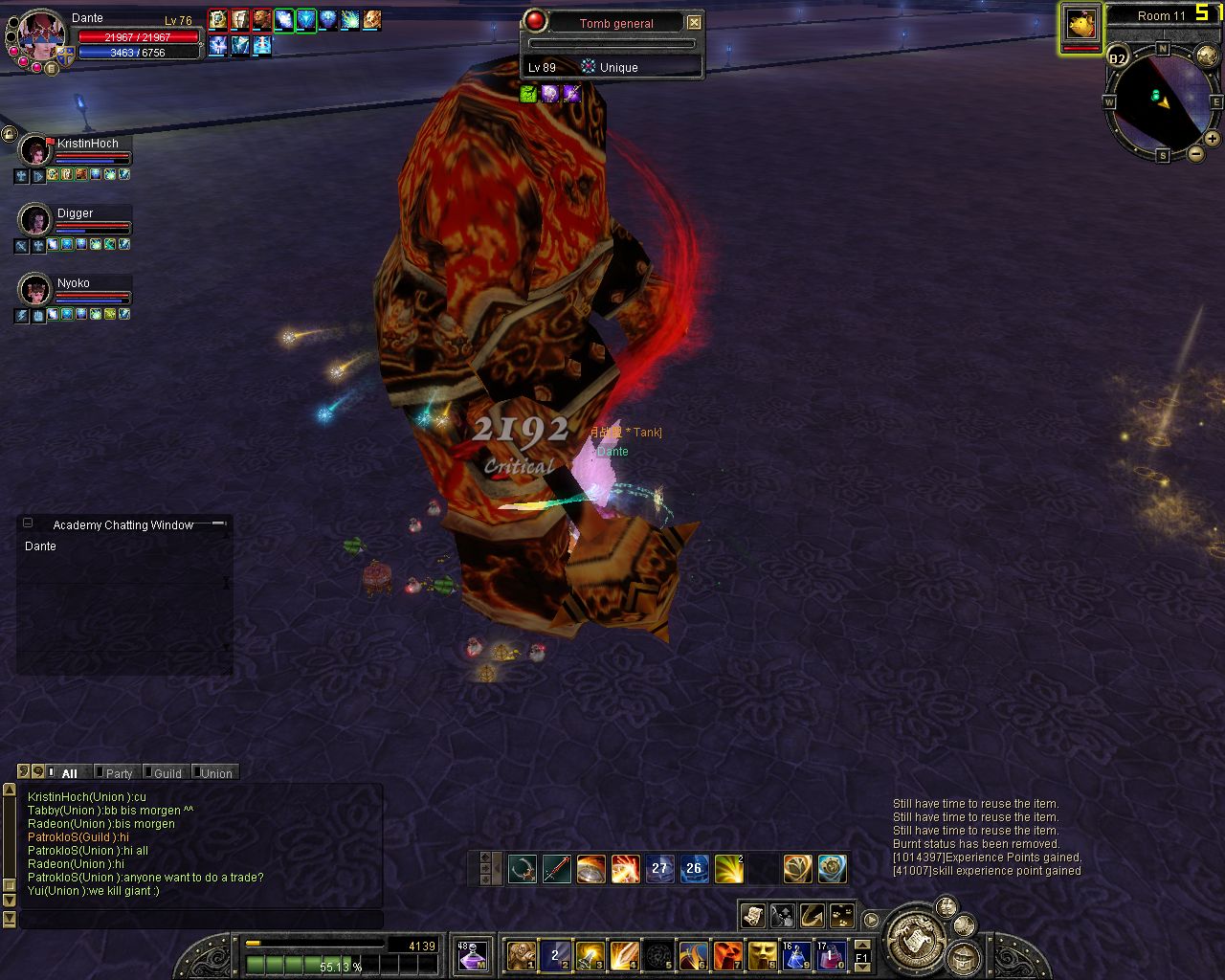The image size is (1225, 980).
Task: Use the blue mana potion in slot 9
Action: [x=796, y=954]
